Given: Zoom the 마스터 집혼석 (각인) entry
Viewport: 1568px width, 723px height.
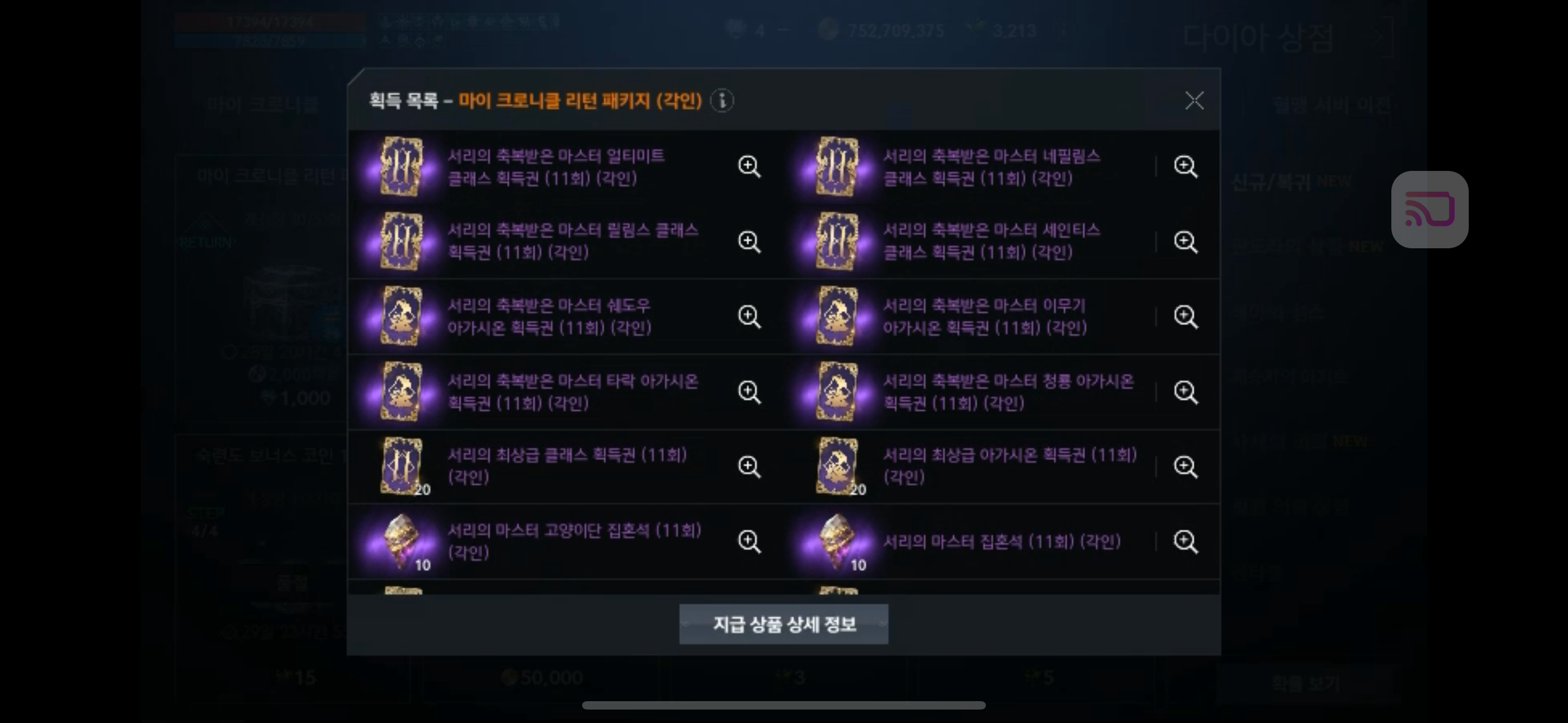Looking at the screenshot, I should point(1186,541).
